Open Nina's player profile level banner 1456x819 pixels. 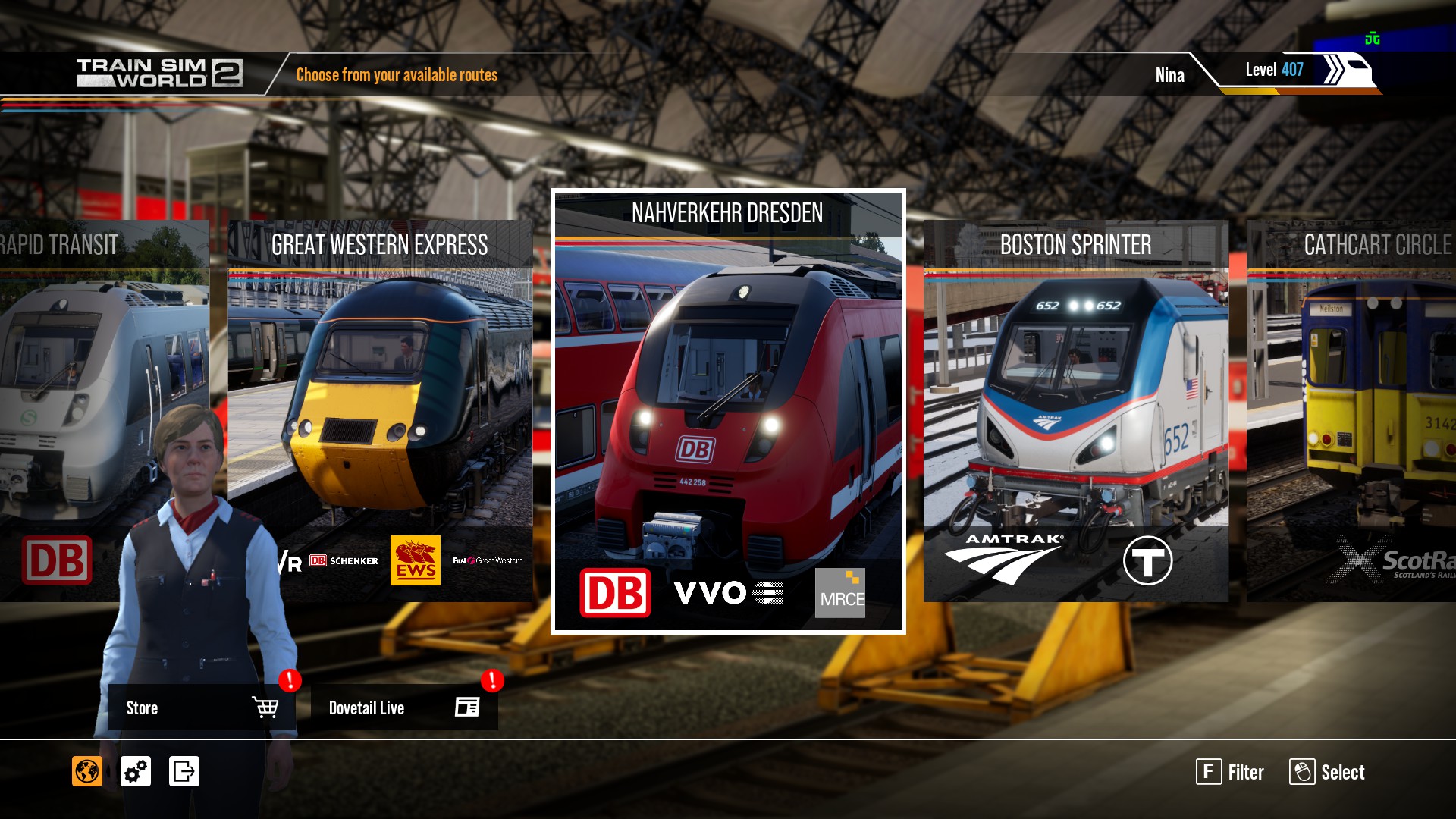coord(1274,71)
